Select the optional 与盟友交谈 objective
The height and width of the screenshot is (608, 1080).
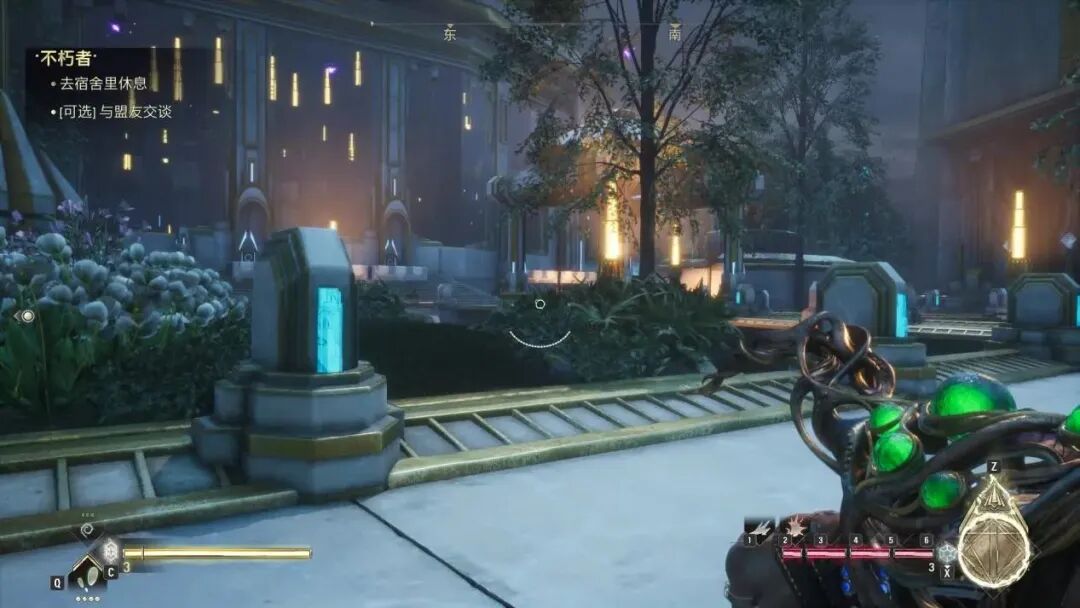pyautogui.click(x=115, y=112)
